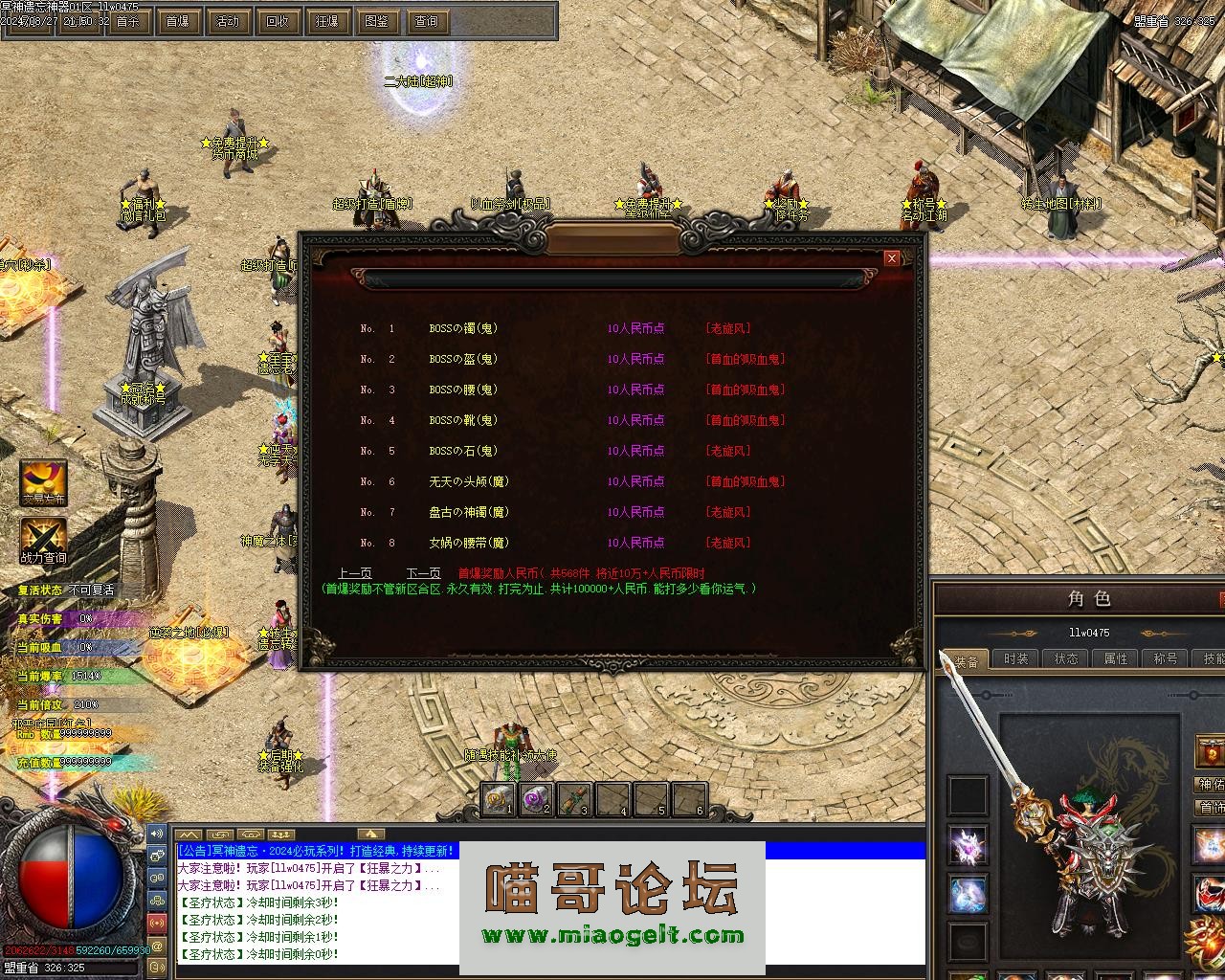Open the 交易发布 (trade post) icon
Screen dimensions: 1225x980
click(44, 482)
